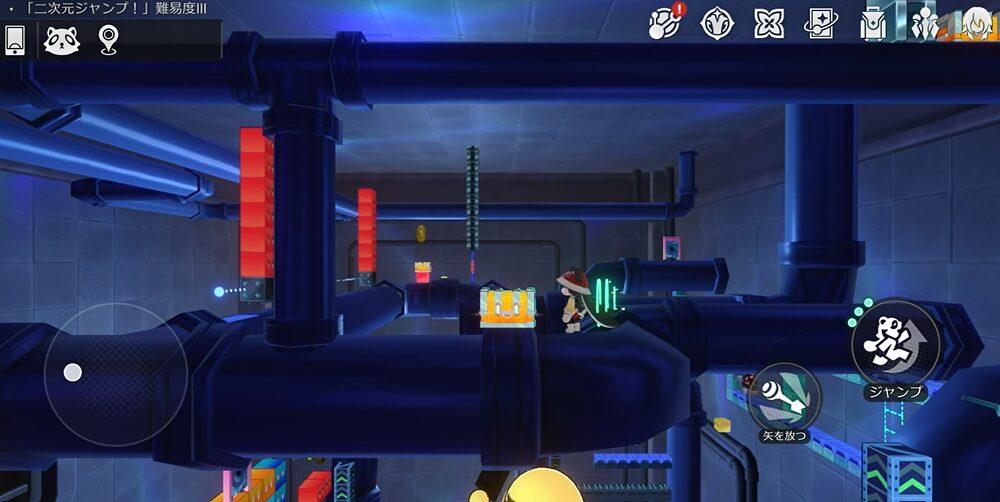The width and height of the screenshot is (1000, 502).
Task: Click the ram-head compass emblem icon
Action: pyautogui.click(x=717, y=23)
